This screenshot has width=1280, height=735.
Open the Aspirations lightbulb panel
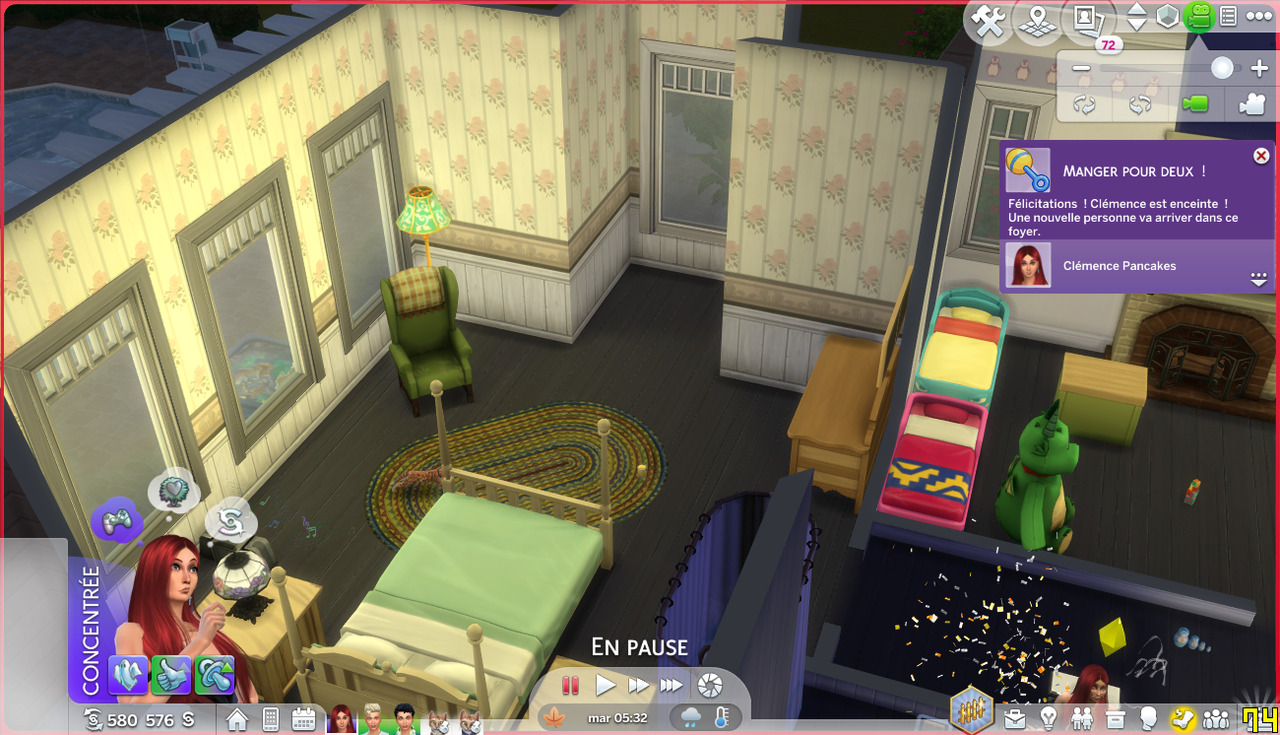[x=1049, y=718]
